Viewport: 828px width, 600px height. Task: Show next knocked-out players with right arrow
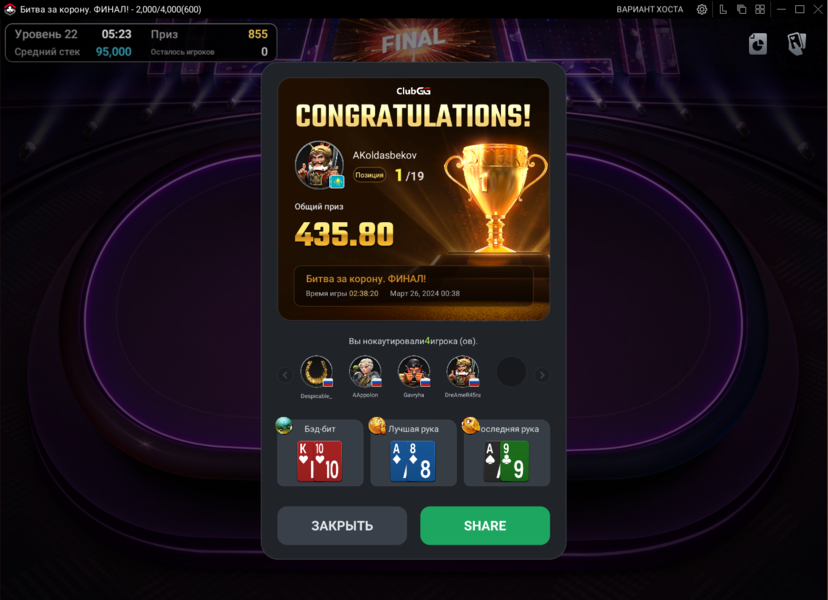(x=542, y=375)
